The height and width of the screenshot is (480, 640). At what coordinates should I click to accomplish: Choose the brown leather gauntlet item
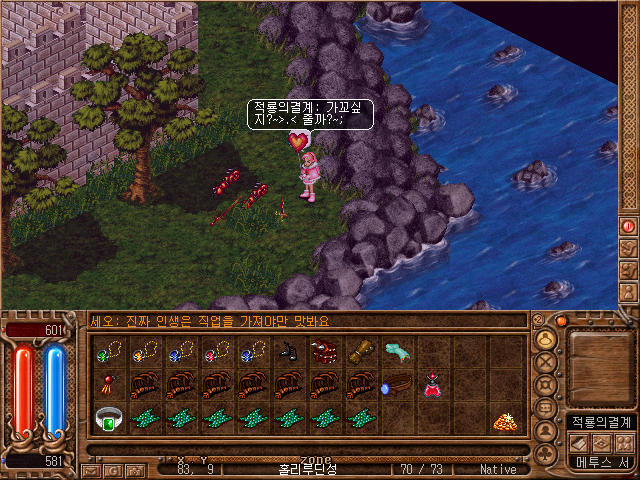point(360,351)
